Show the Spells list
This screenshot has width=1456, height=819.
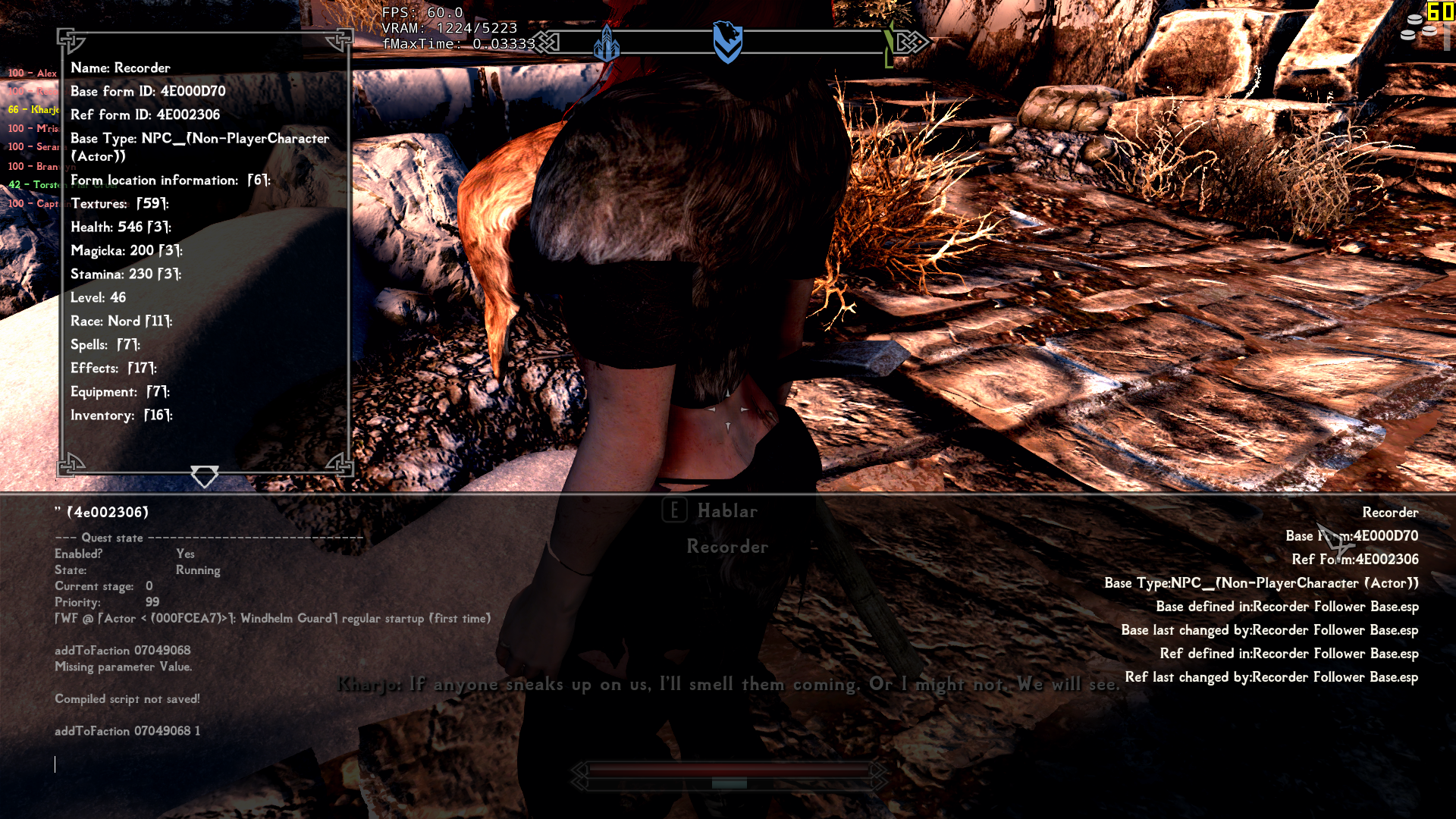[x=105, y=345]
